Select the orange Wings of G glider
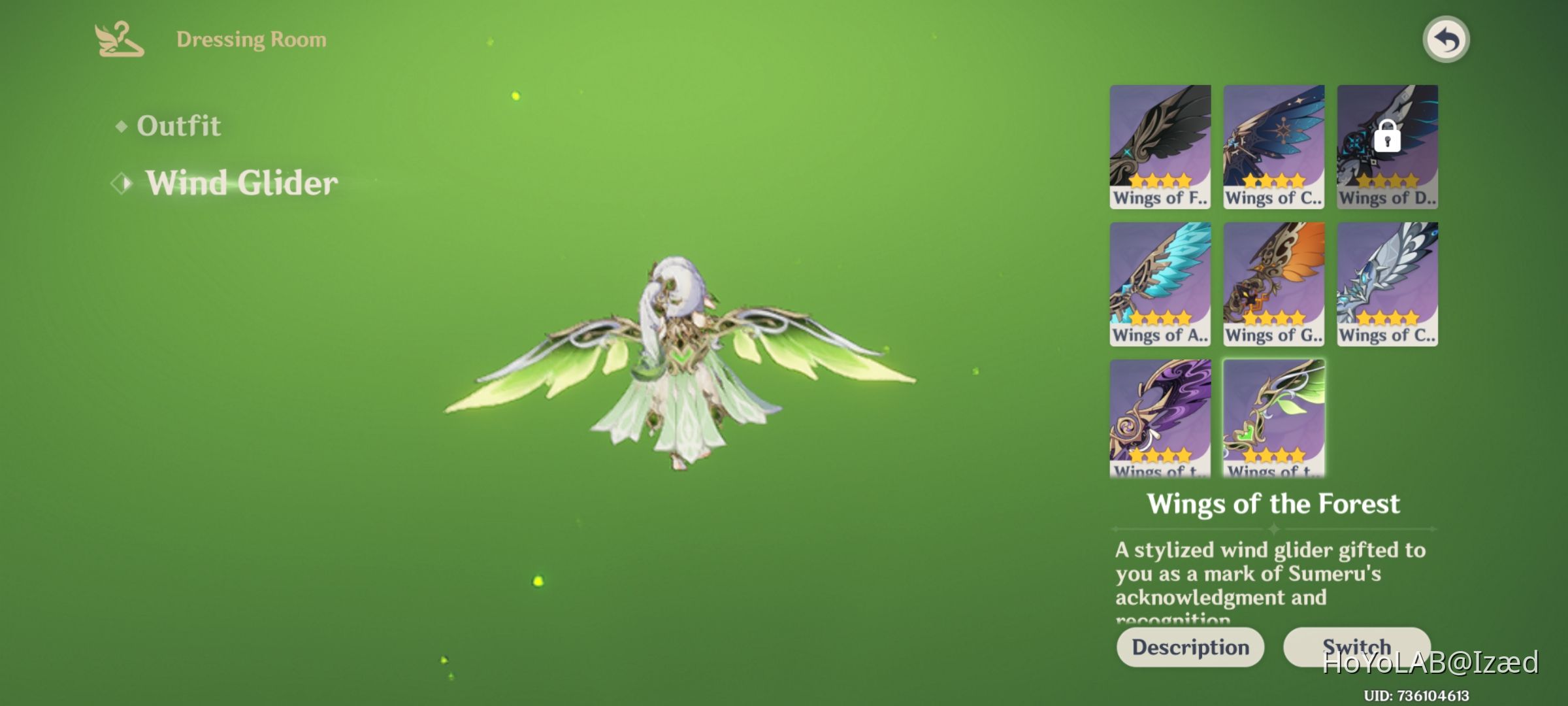1568x706 pixels. [1273, 284]
